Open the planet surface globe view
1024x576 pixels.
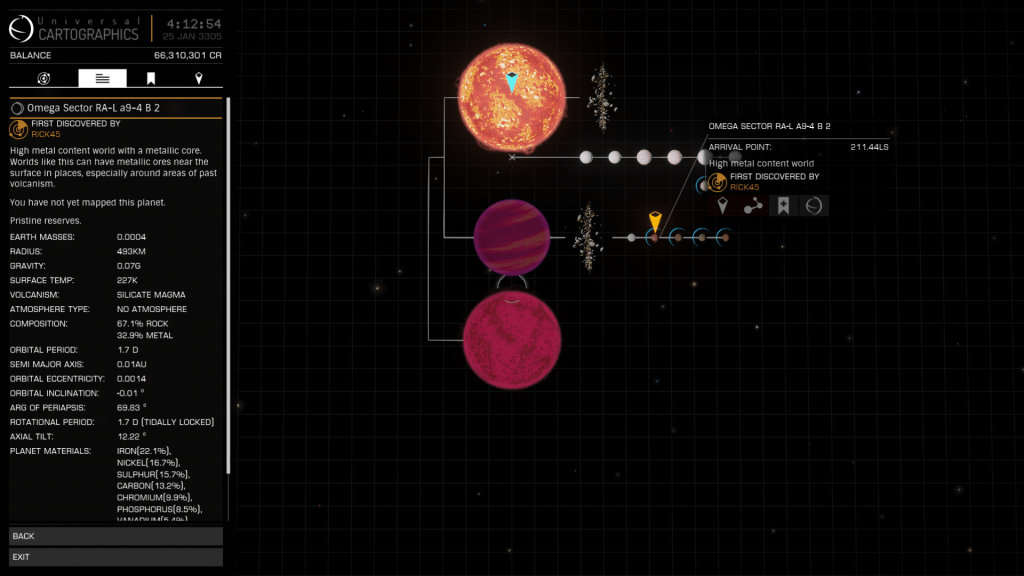coord(814,206)
